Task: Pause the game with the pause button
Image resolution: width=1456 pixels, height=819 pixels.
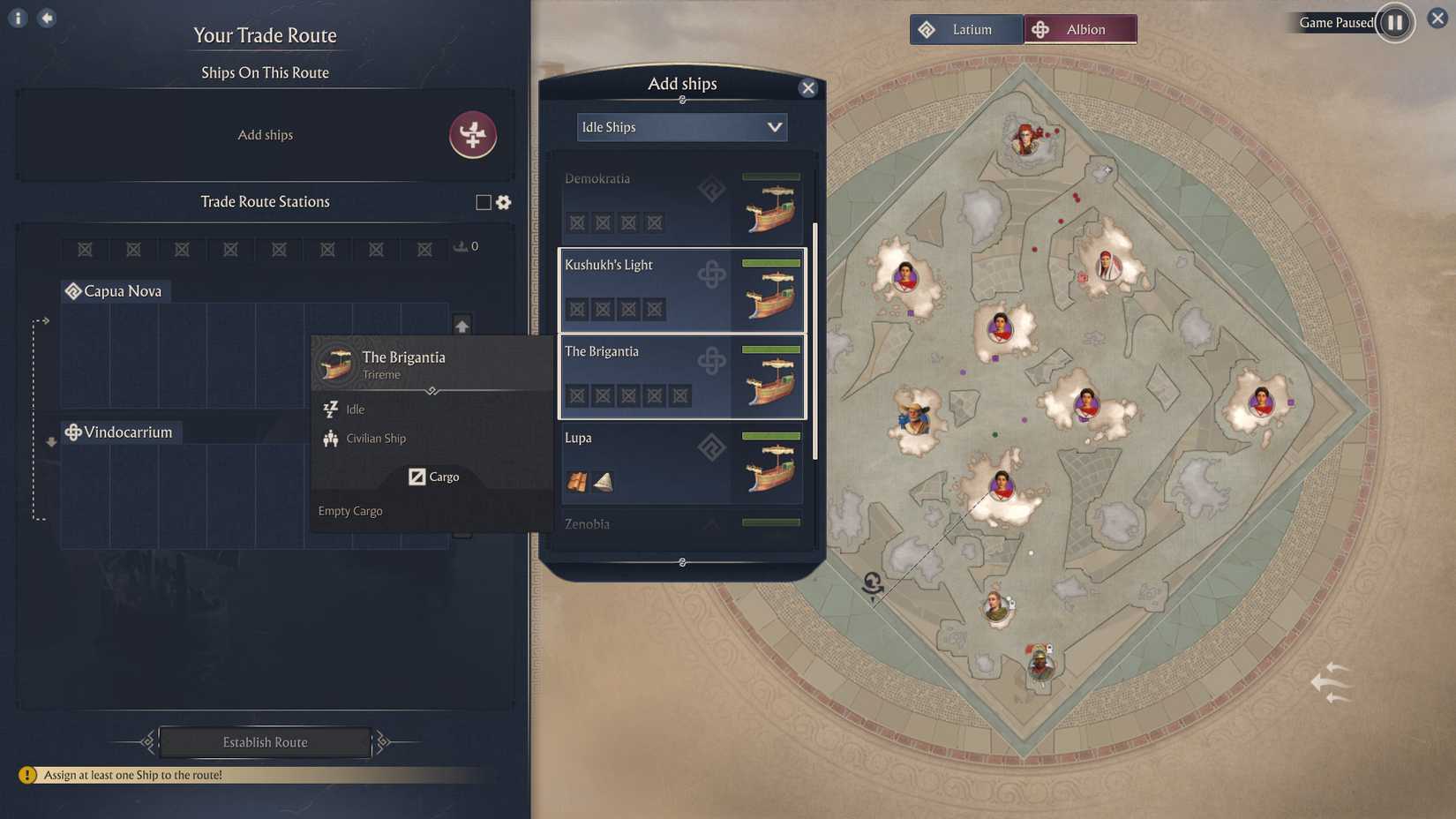Action: [x=1394, y=23]
